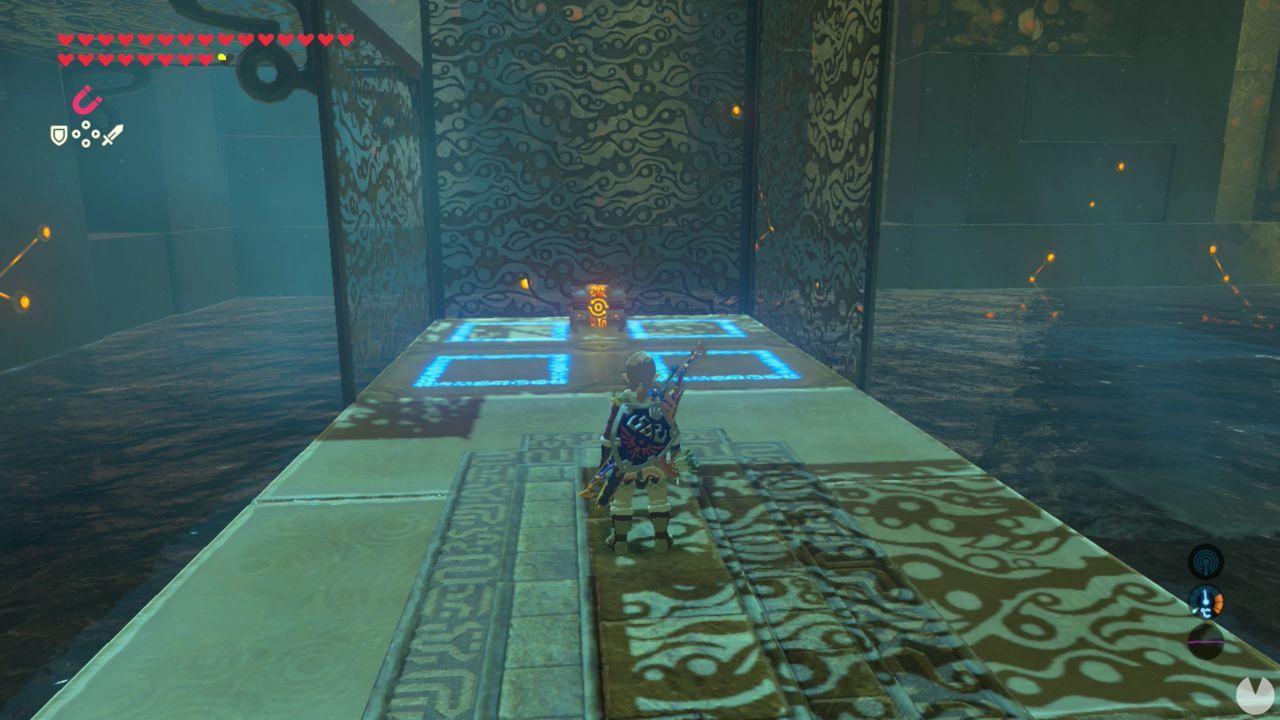This screenshot has width=1280, height=720.
Task: Click the faded circle below the gauge
Action: click(1205, 641)
